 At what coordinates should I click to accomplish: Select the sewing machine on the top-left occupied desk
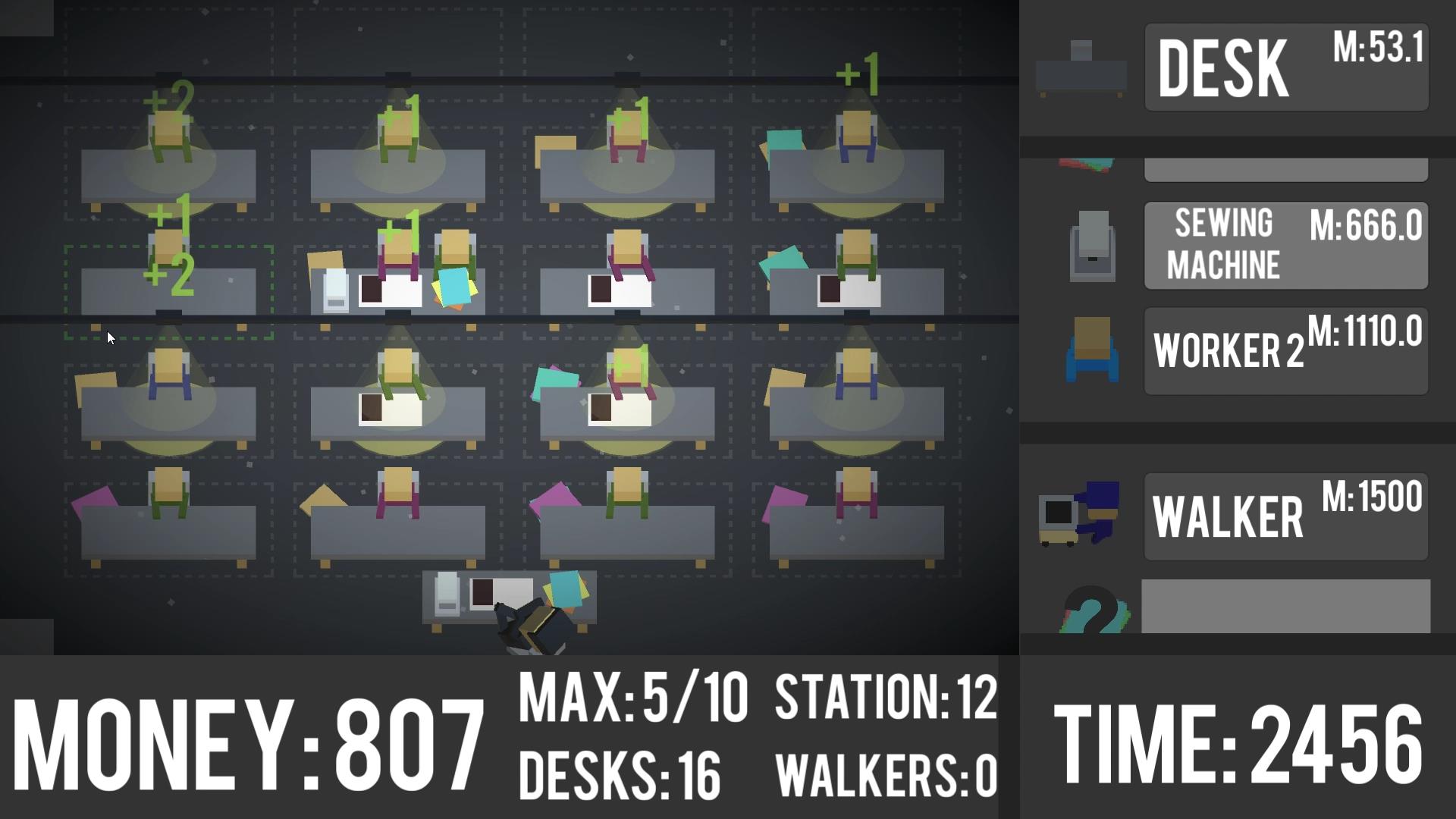point(334,292)
